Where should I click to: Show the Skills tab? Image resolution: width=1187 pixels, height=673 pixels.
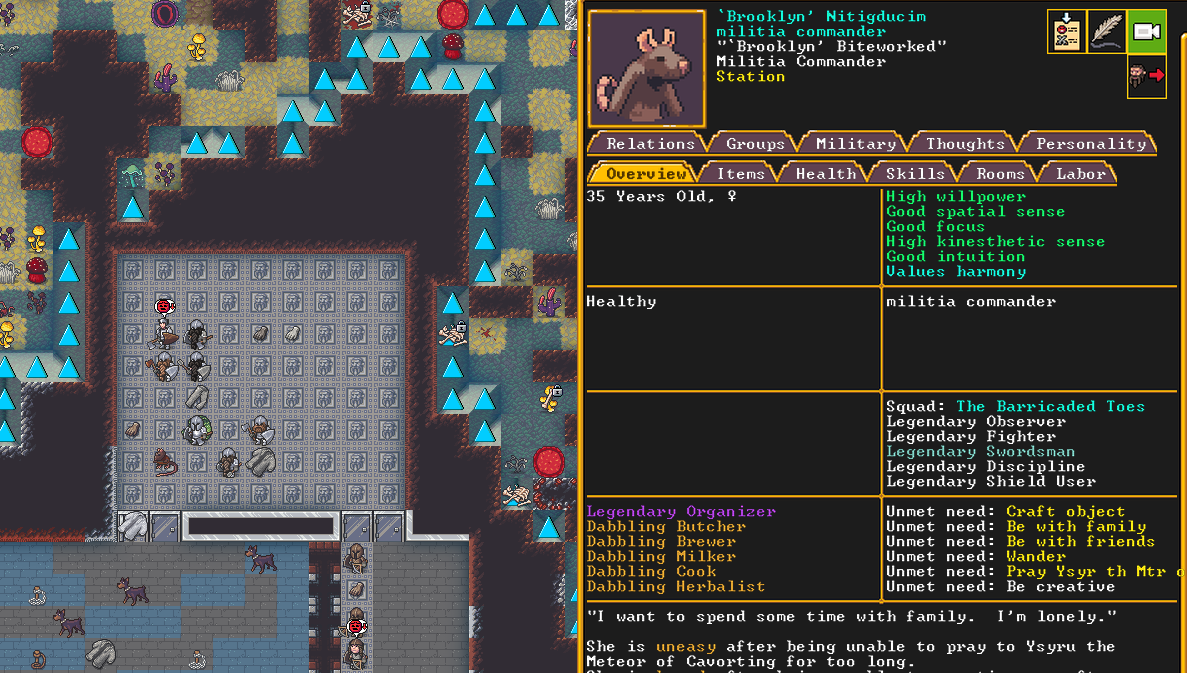[x=914, y=174]
